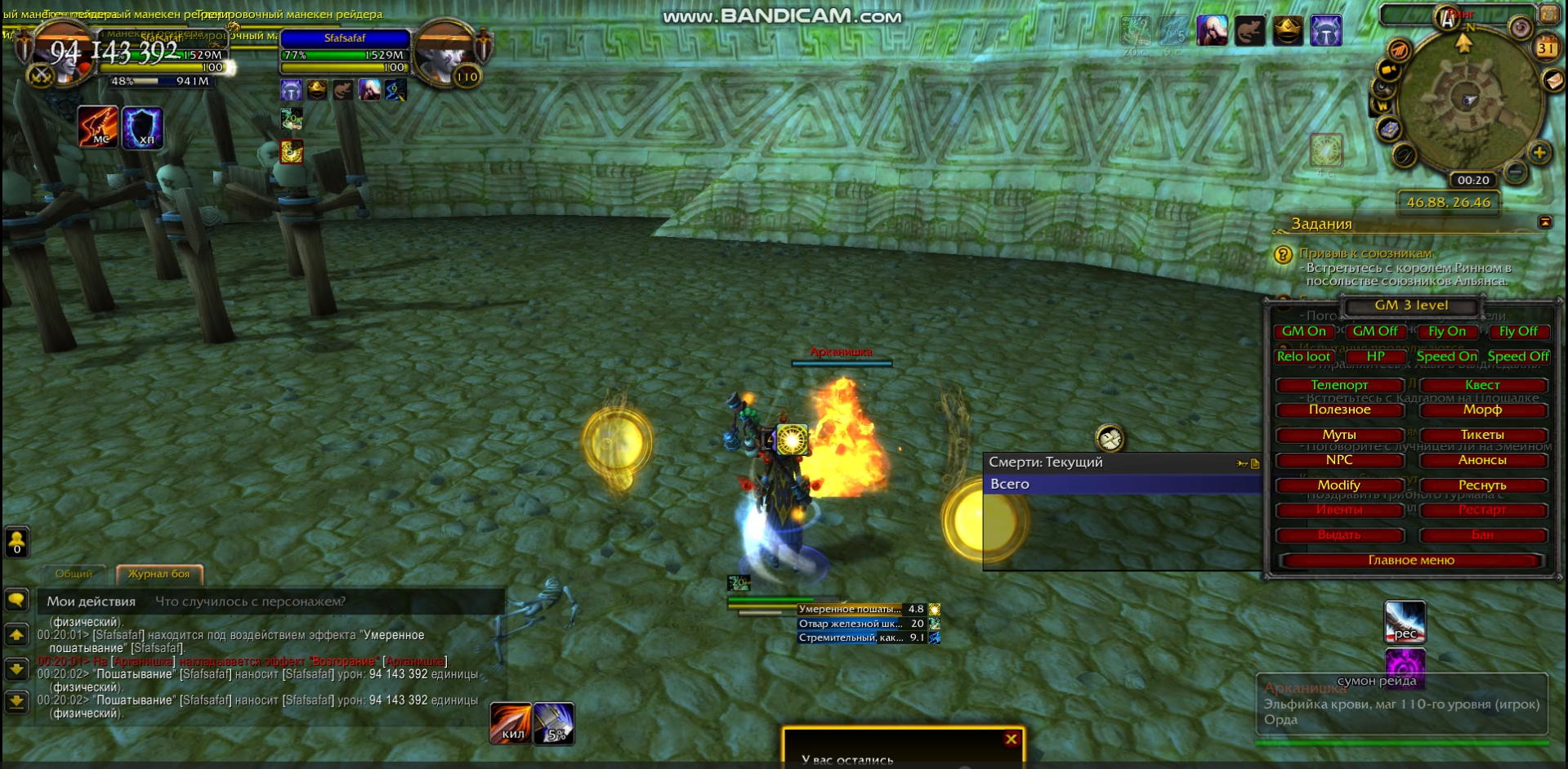Disable flying with Fly Off

1517,331
